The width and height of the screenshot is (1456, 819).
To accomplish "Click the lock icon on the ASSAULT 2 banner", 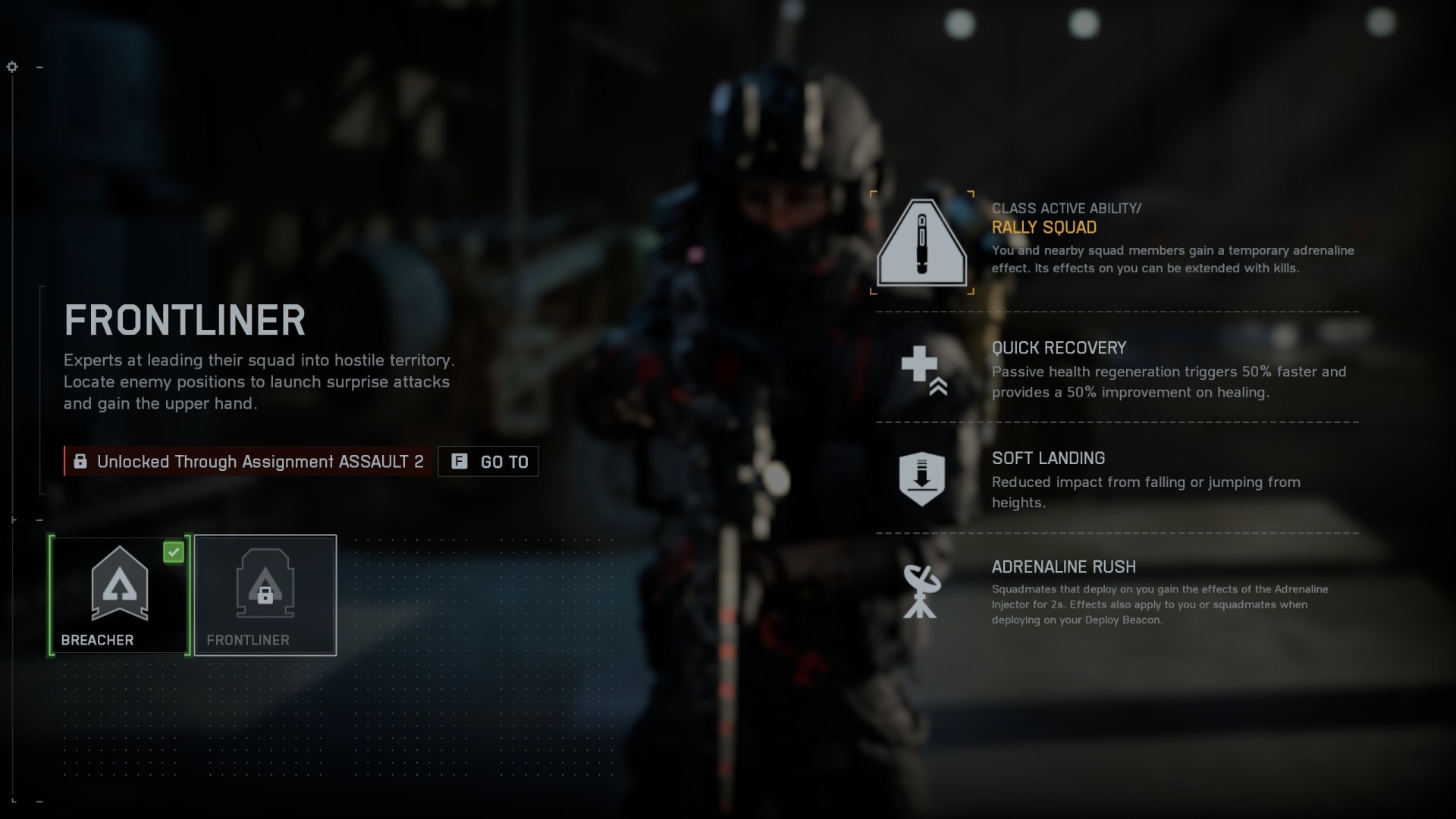I will (x=80, y=461).
